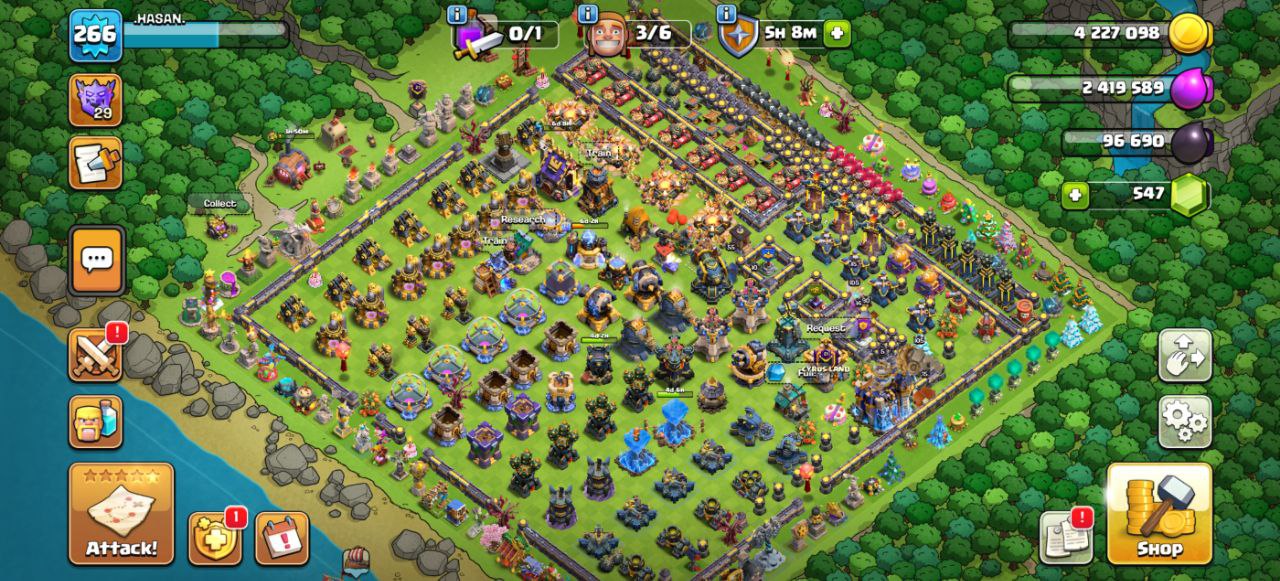Open the chat speech bubble panel
The image size is (1280, 581).
pyautogui.click(x=97, y=260)
